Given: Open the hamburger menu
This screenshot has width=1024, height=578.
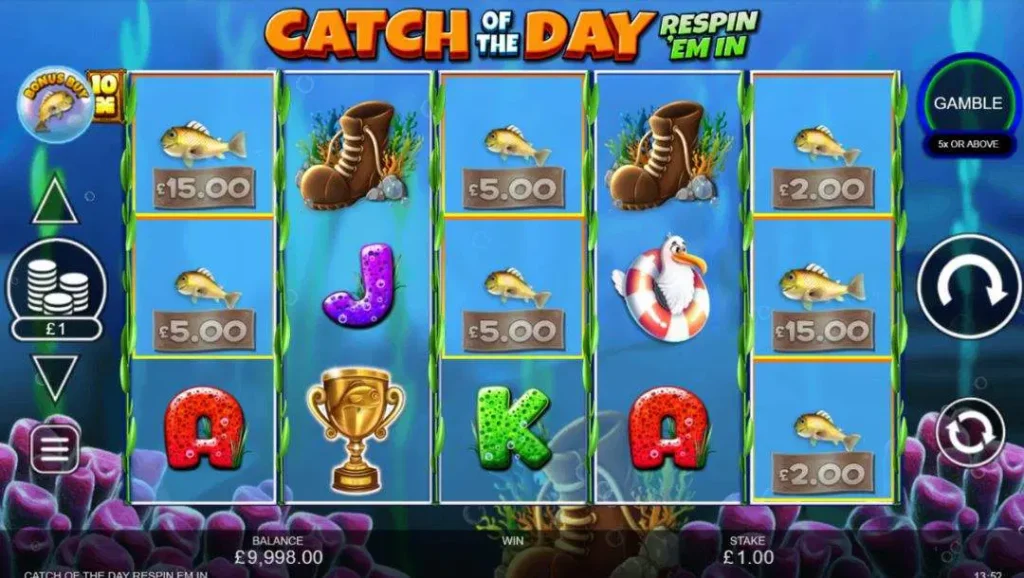Looking at the screenshot, I should (55, 449).
